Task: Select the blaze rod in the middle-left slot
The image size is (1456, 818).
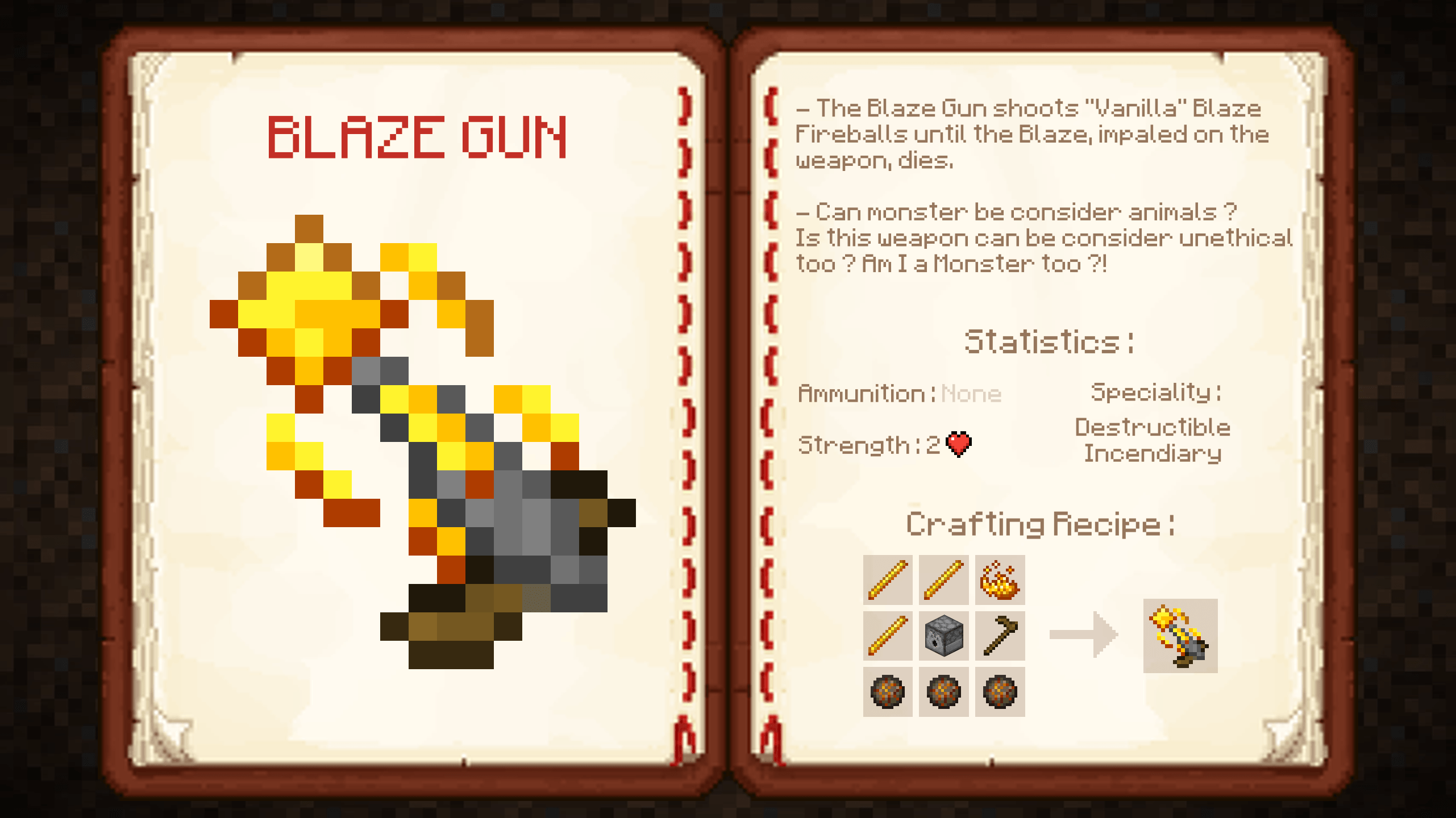Action: [x=887, y=636]
